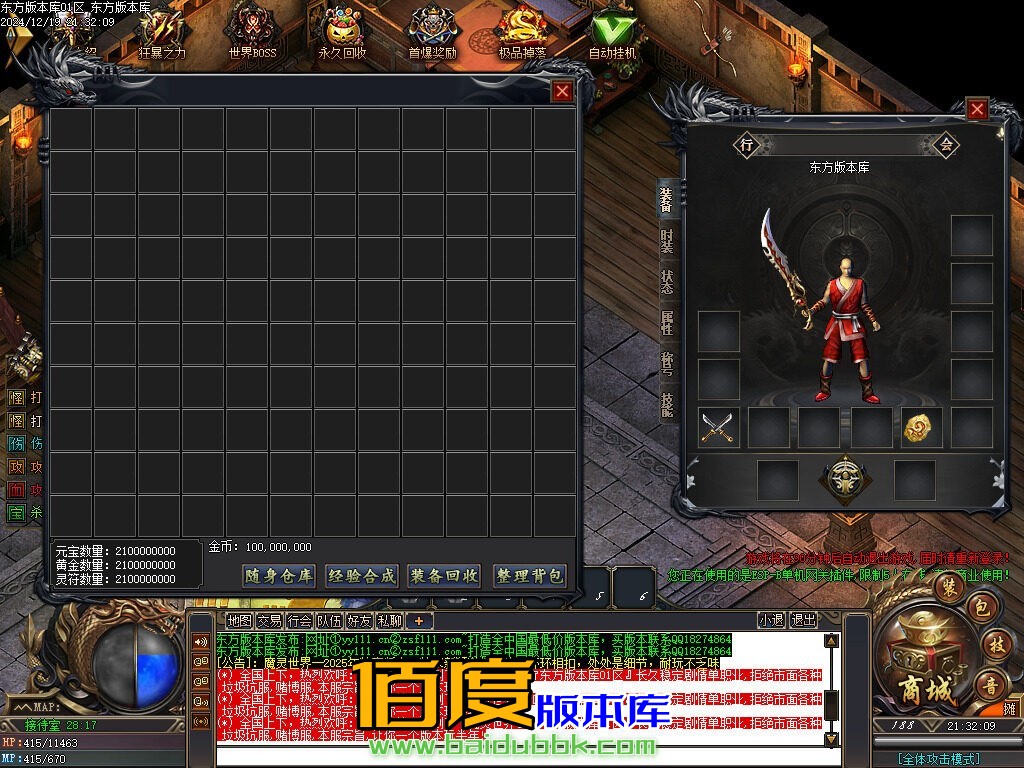Click the 经验合成 experience synthesis button
The image size is (1024, 768).
coord(362,576)
